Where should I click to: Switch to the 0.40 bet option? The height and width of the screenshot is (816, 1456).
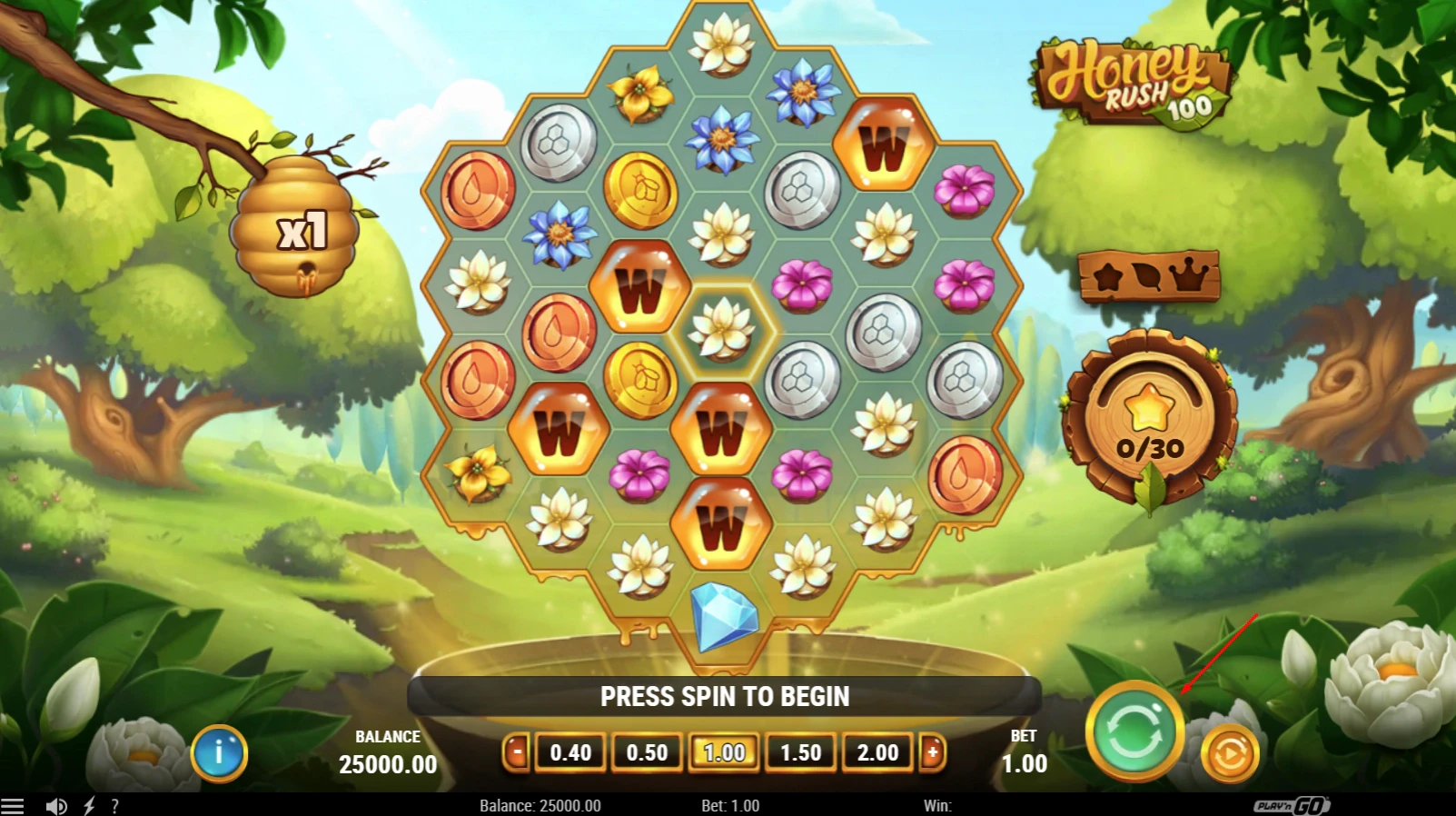570,752
